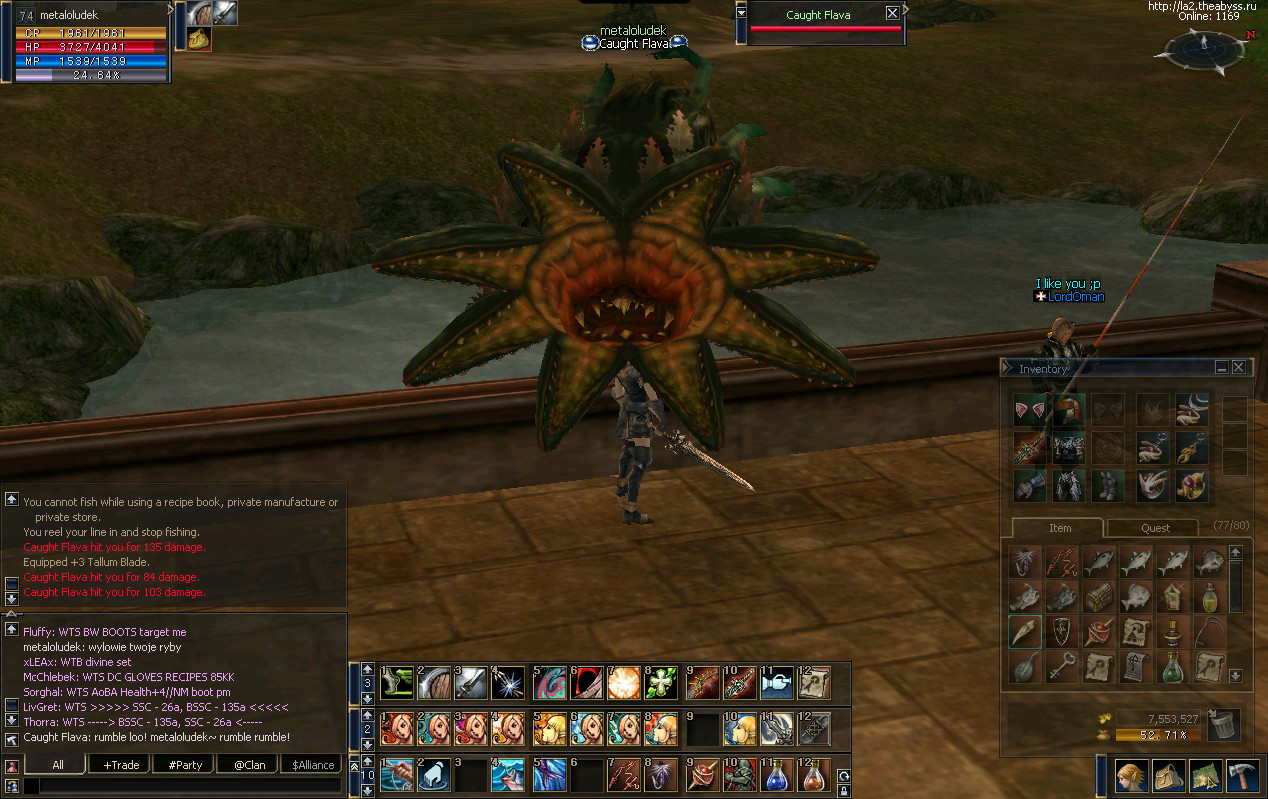The width and height of the screenshot is (1268, 799).
Task: Click the trash bin in inventory
Action: click(x=1224, y=725)
